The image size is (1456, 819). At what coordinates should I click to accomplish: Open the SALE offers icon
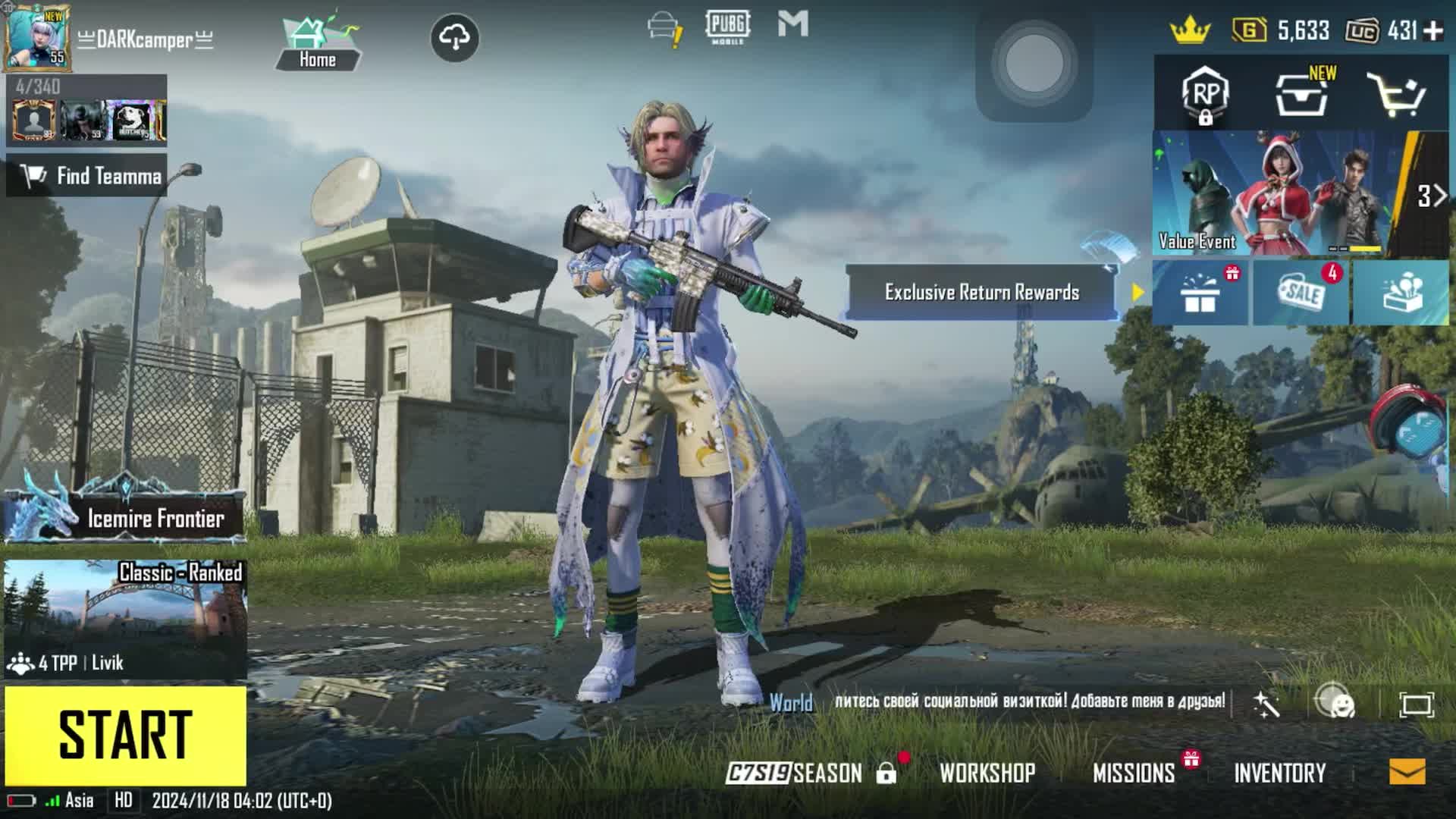1301,293
